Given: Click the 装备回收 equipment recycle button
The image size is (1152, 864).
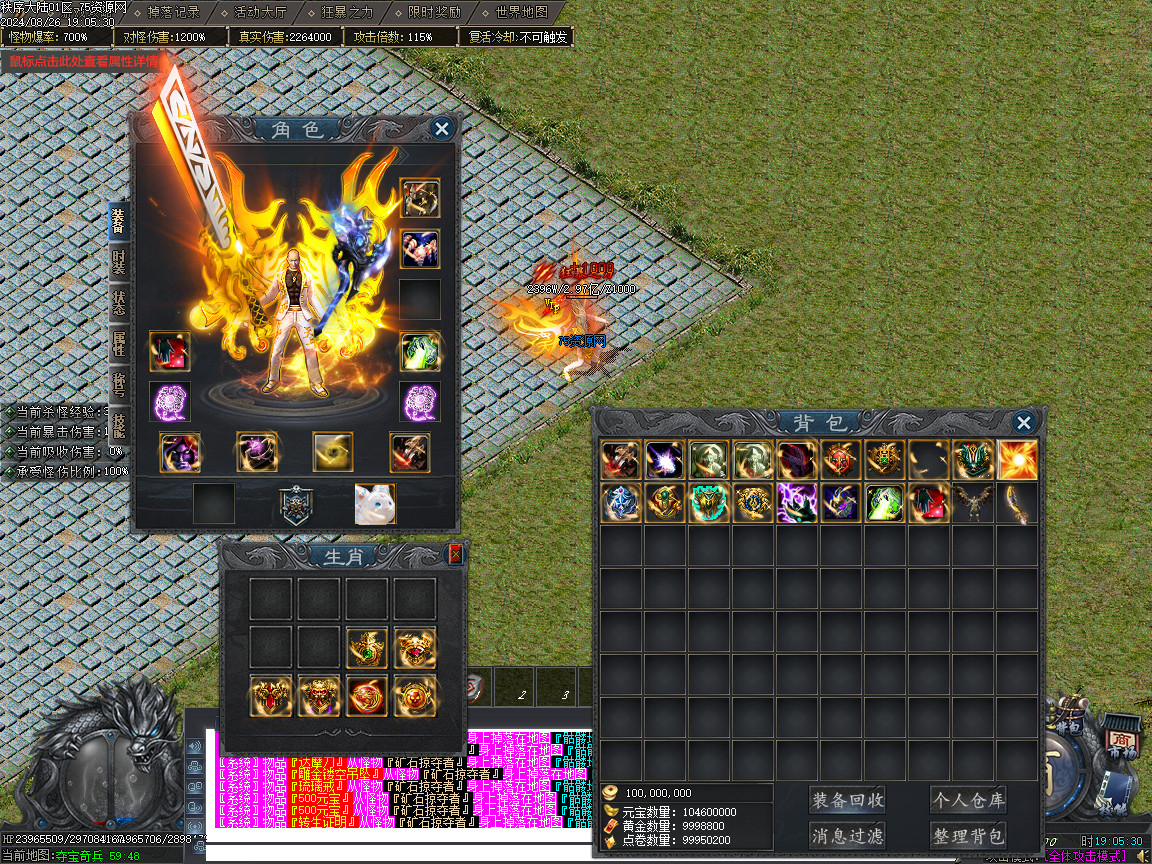Looking at the screenshot, I should tap(847, 800).
